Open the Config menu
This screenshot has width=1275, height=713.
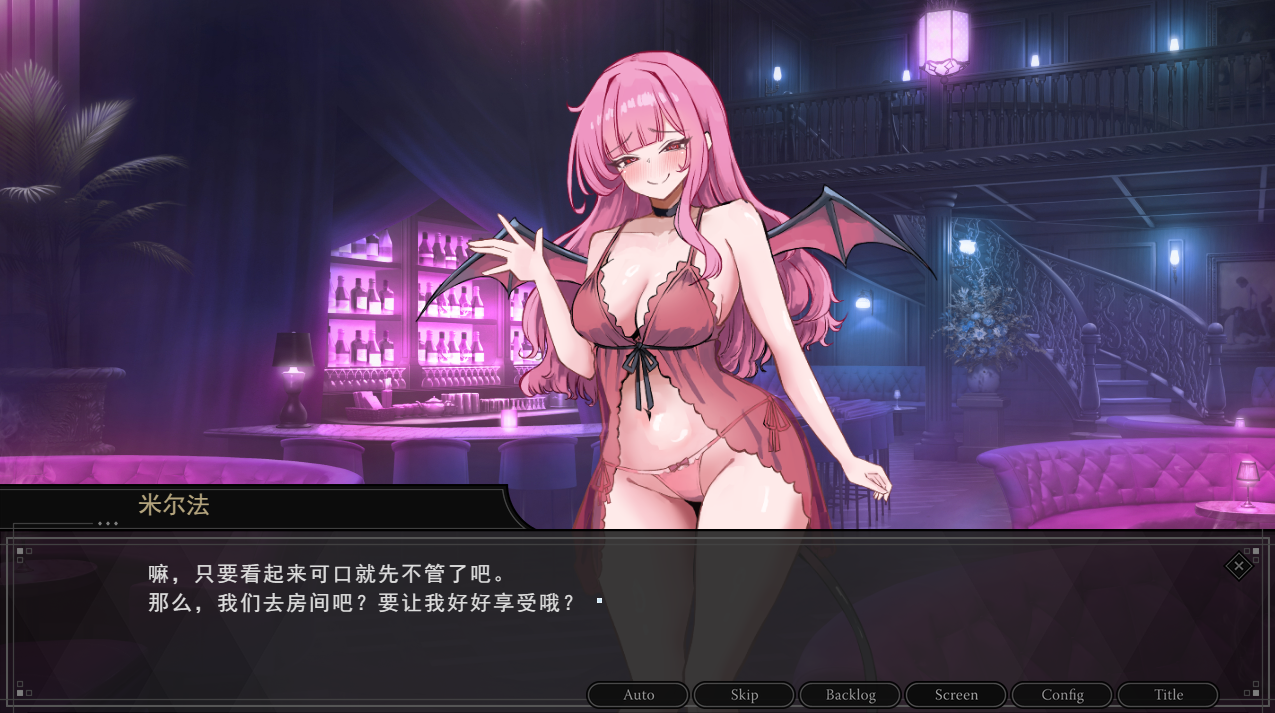(x=1062, y=695)
